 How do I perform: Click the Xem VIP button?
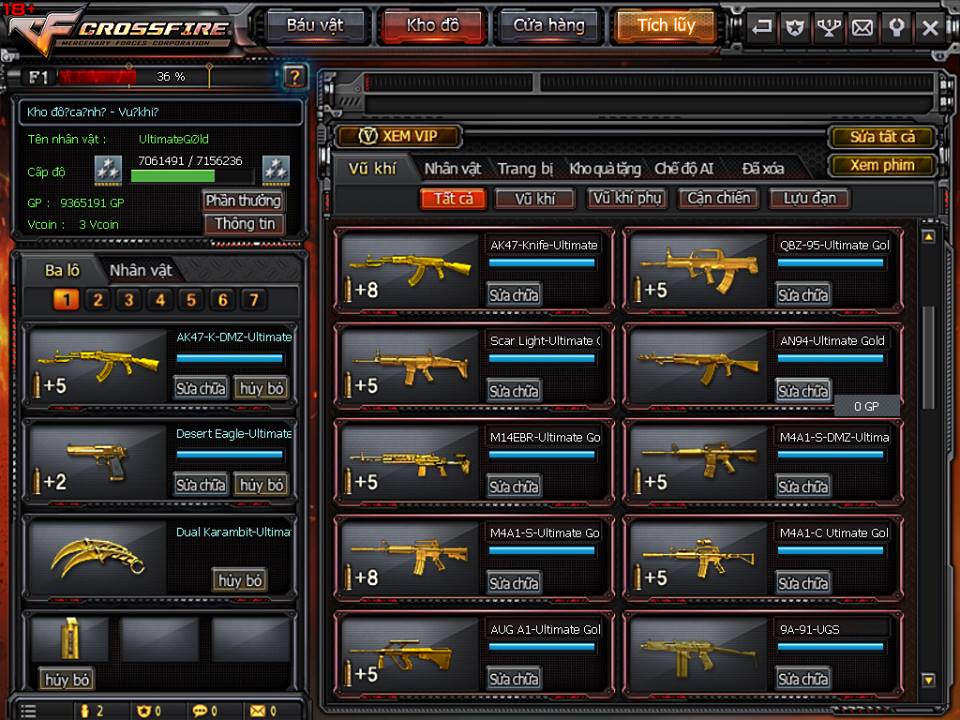pos(399,136)
